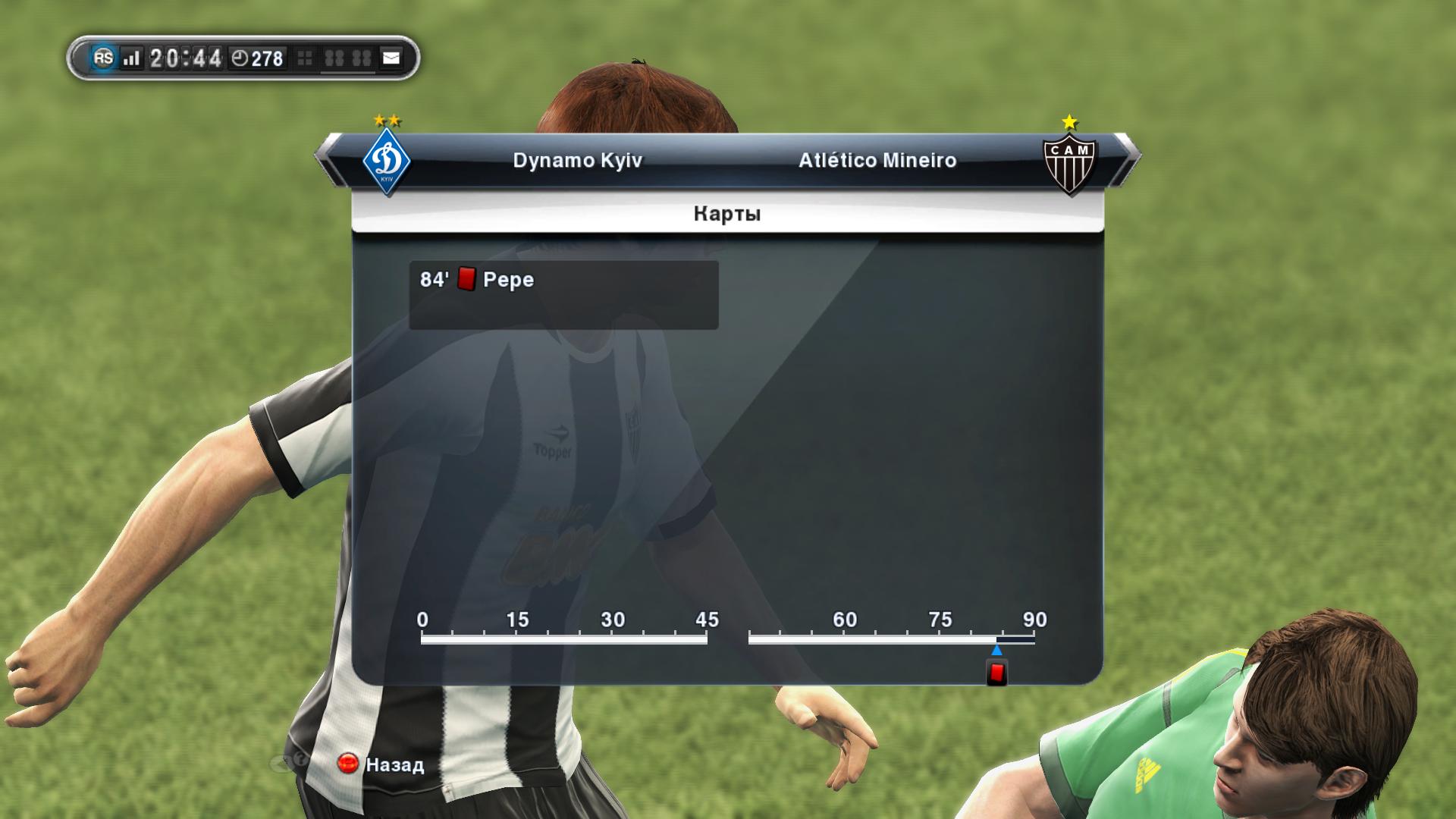Click the Dynamo Kyiv club crest
The width and height of the screenshot is (1456, 819).
[387, 162]
